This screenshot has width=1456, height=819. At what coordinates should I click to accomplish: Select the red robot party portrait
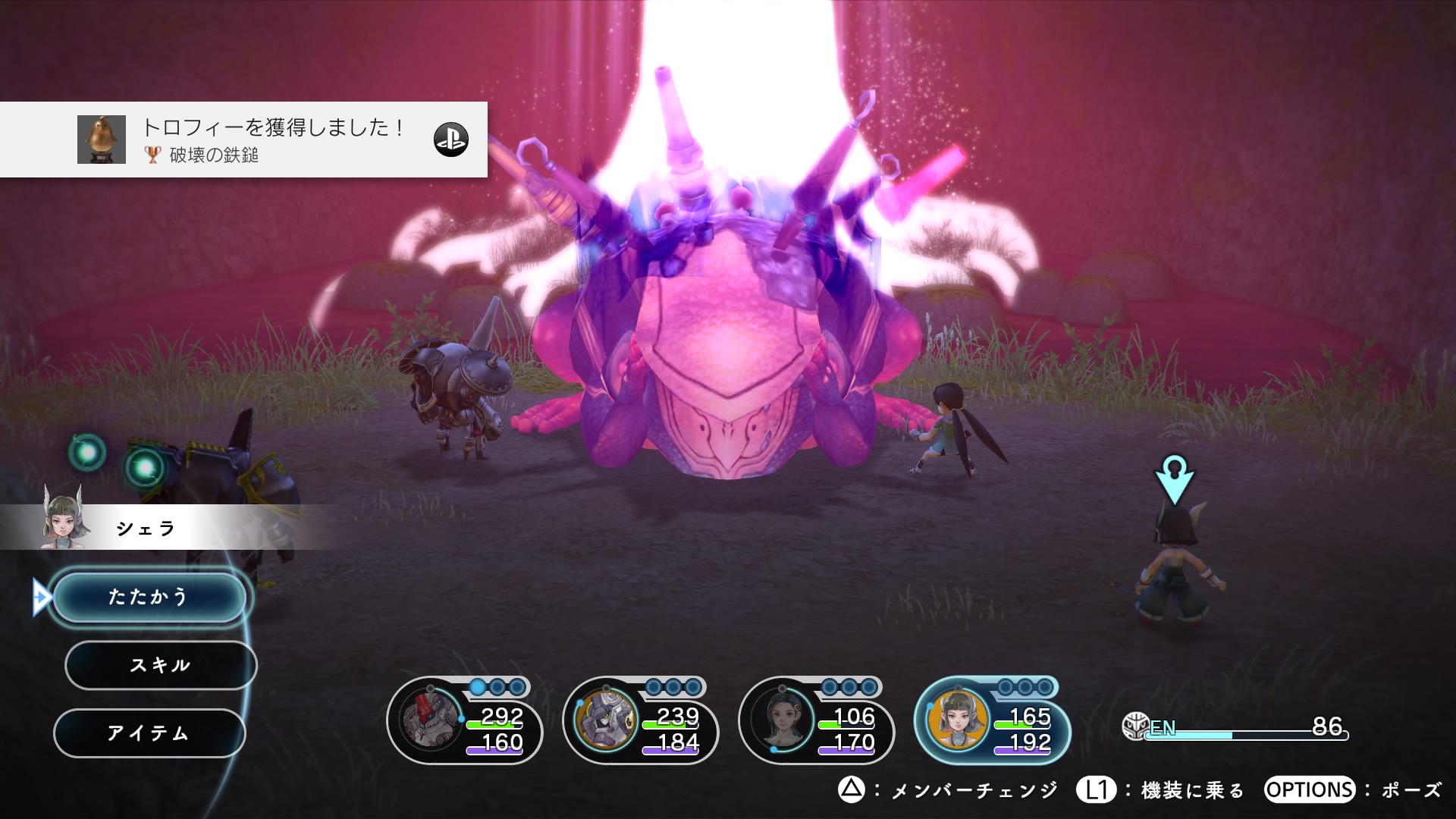[431, 720]
